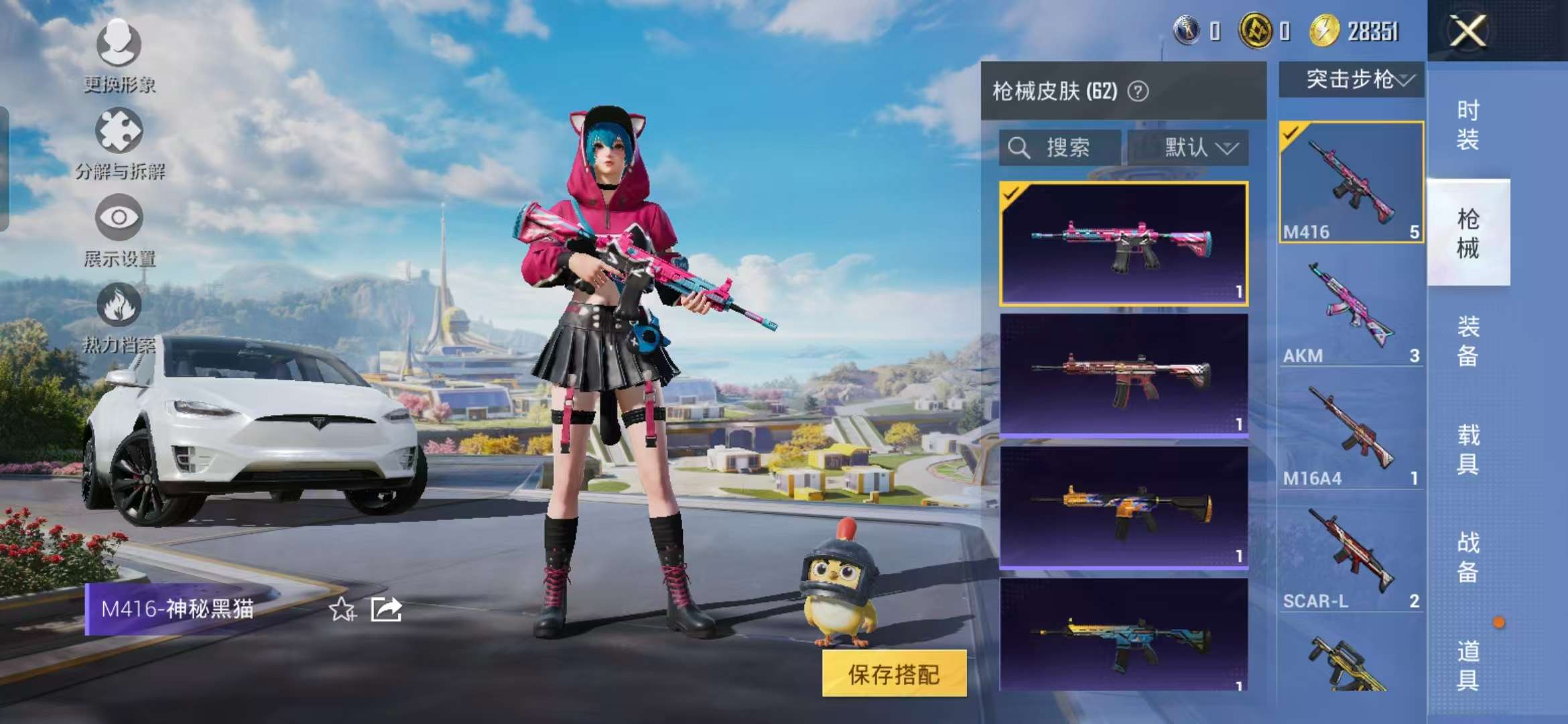The width and height of the screenshot is (1568, 724).
Task: Favorite the M416 skin with star icon
Action: (342, 609)
